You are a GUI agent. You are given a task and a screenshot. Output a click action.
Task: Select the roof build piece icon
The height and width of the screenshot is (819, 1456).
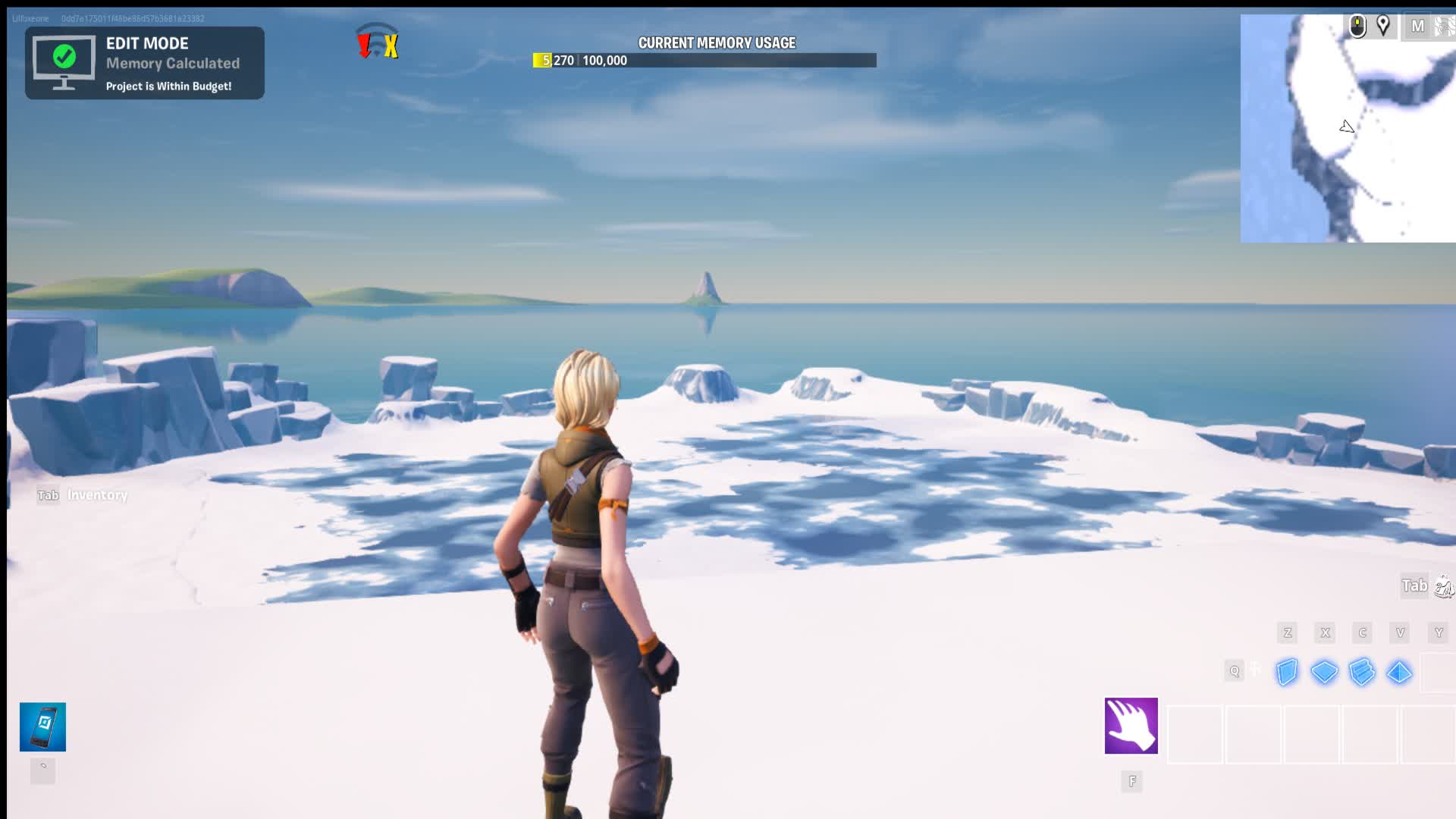coord(1401,672)
